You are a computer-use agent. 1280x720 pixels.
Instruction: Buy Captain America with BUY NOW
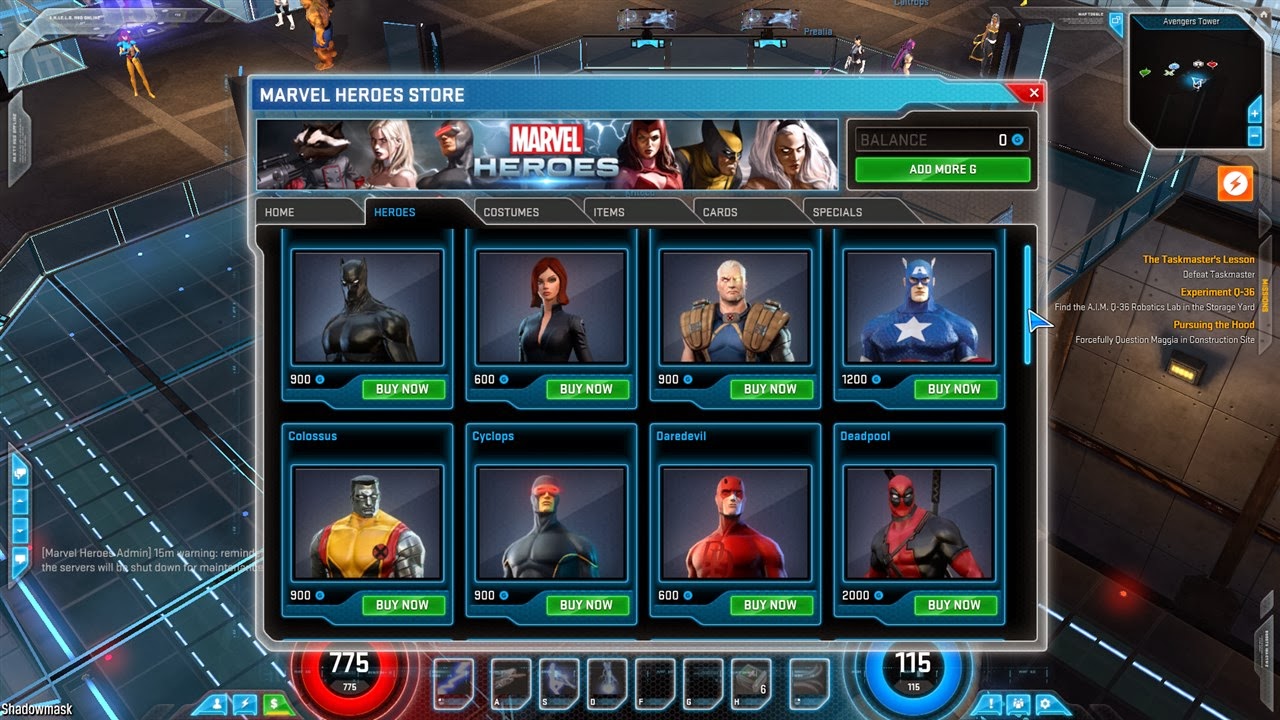pyautogui.click(x=955, y=389)
